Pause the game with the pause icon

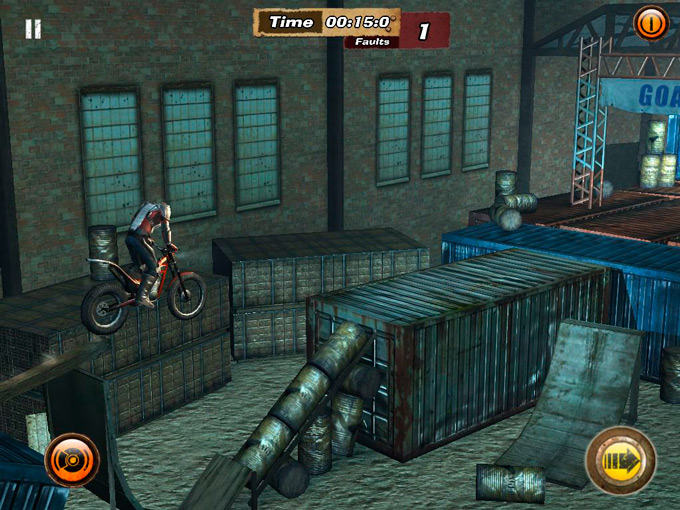pos(33,28)
